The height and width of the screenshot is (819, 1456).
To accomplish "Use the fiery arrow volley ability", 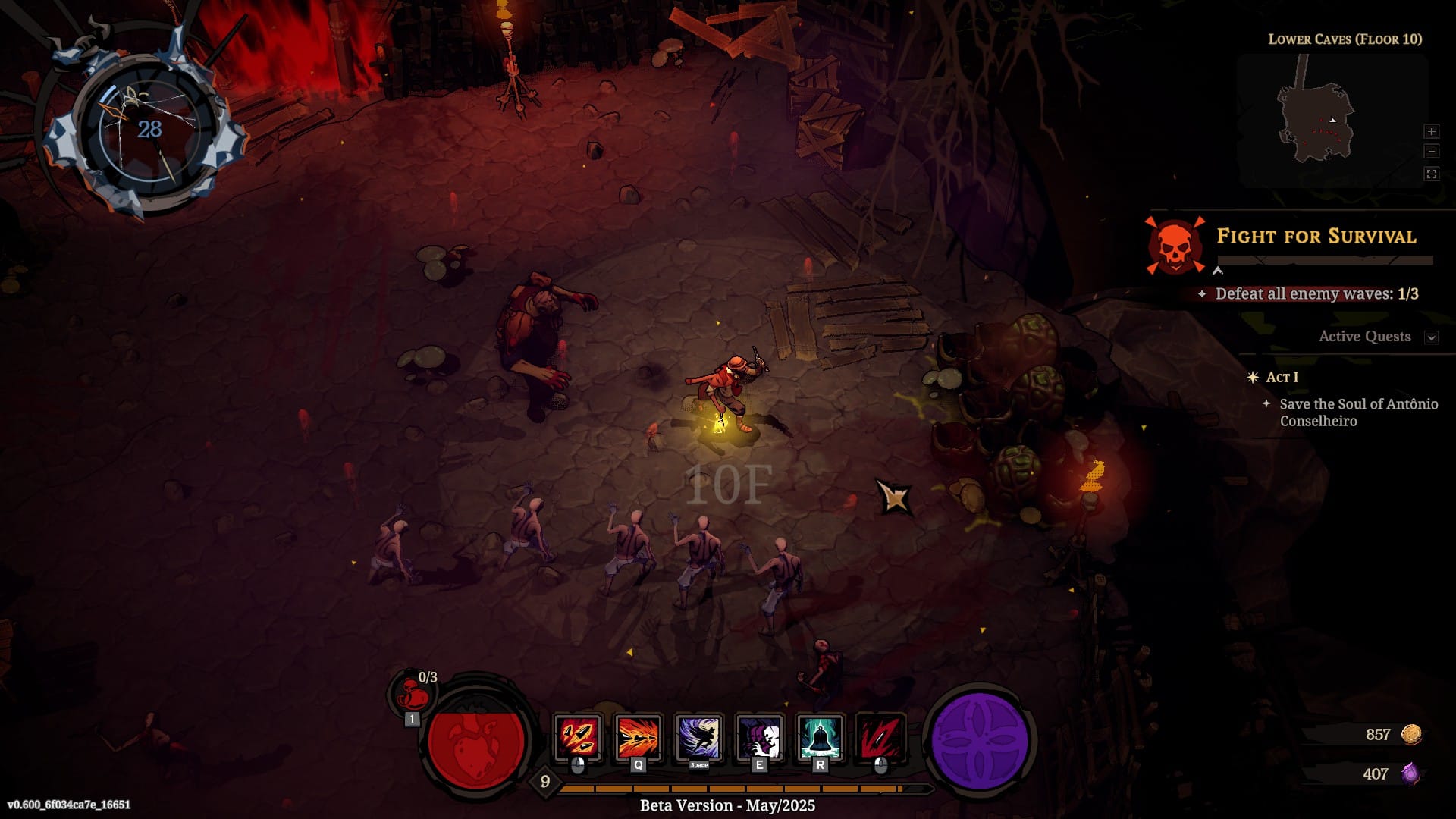I will [x=639, y=736].
